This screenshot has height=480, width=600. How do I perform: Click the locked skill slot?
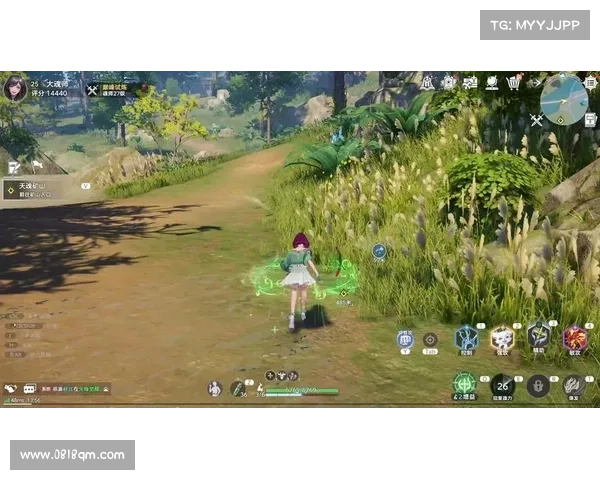pos(538,385)
